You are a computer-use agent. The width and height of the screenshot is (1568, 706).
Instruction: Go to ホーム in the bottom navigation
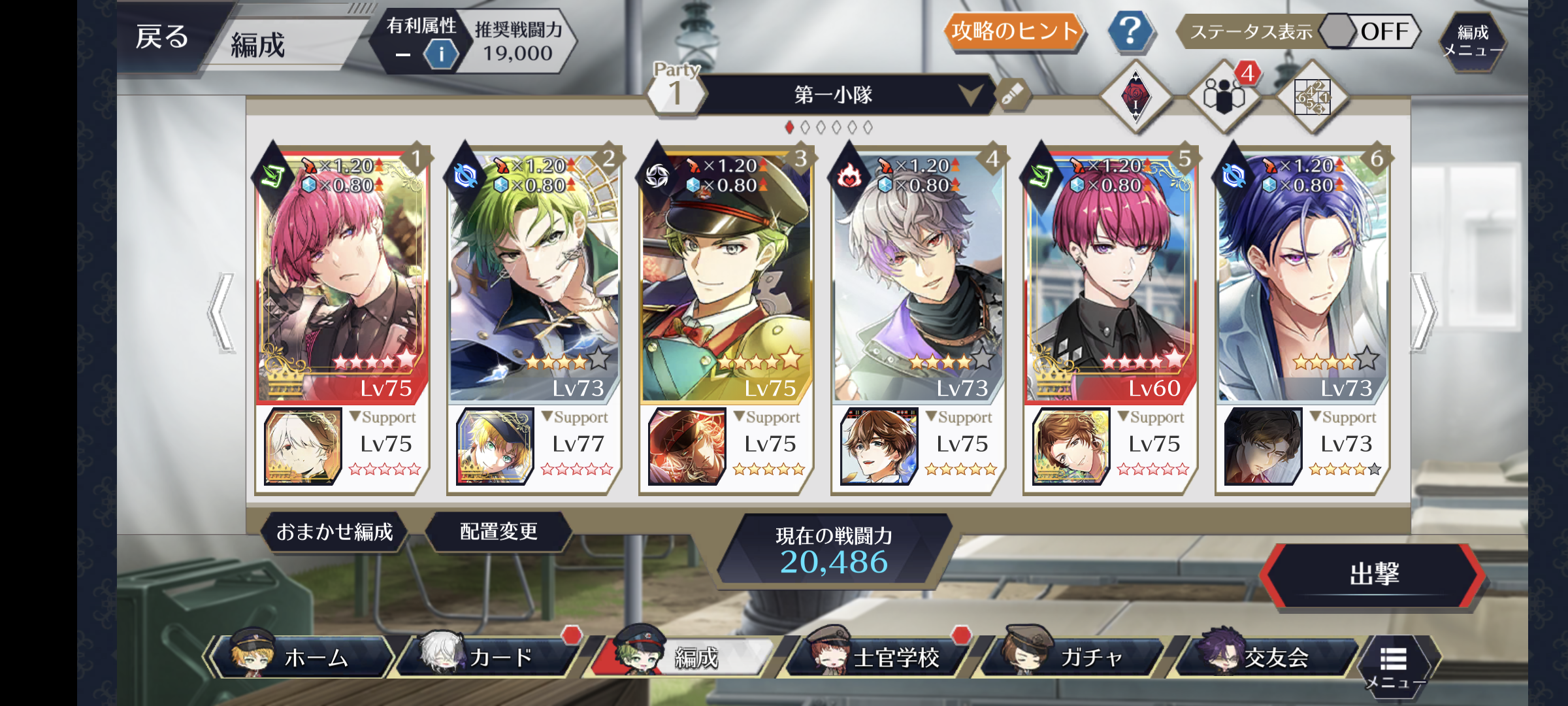tap(304, 656)
